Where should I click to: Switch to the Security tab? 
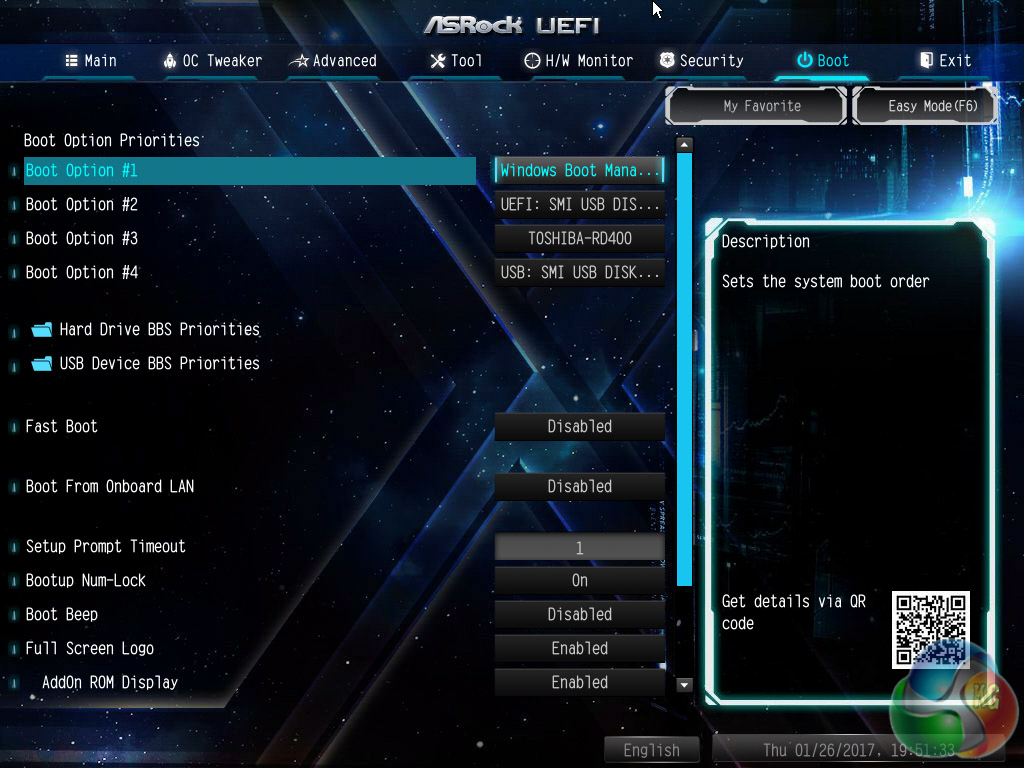(x=701, y=61)
